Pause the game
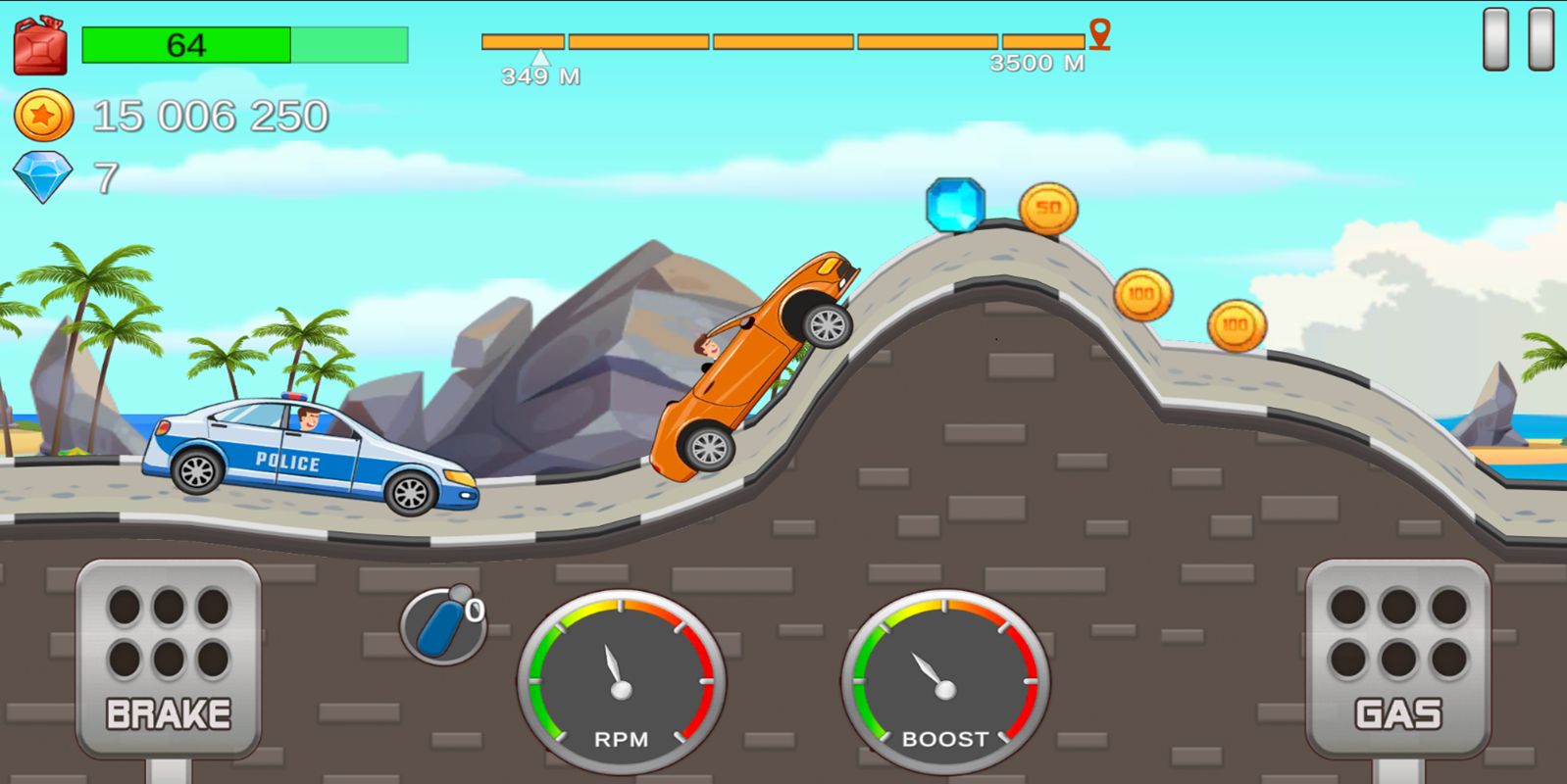The height and width of the screenshot is (784, 1567). point(1517,39)
